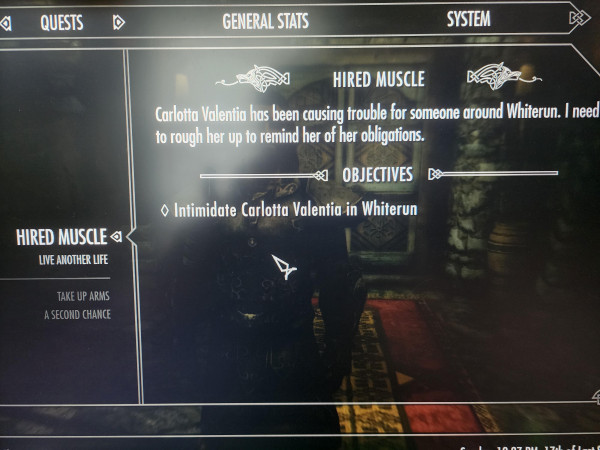Open the General Stats tab
The width and height of the screenshot is (600, 450).
pos(265,21)
